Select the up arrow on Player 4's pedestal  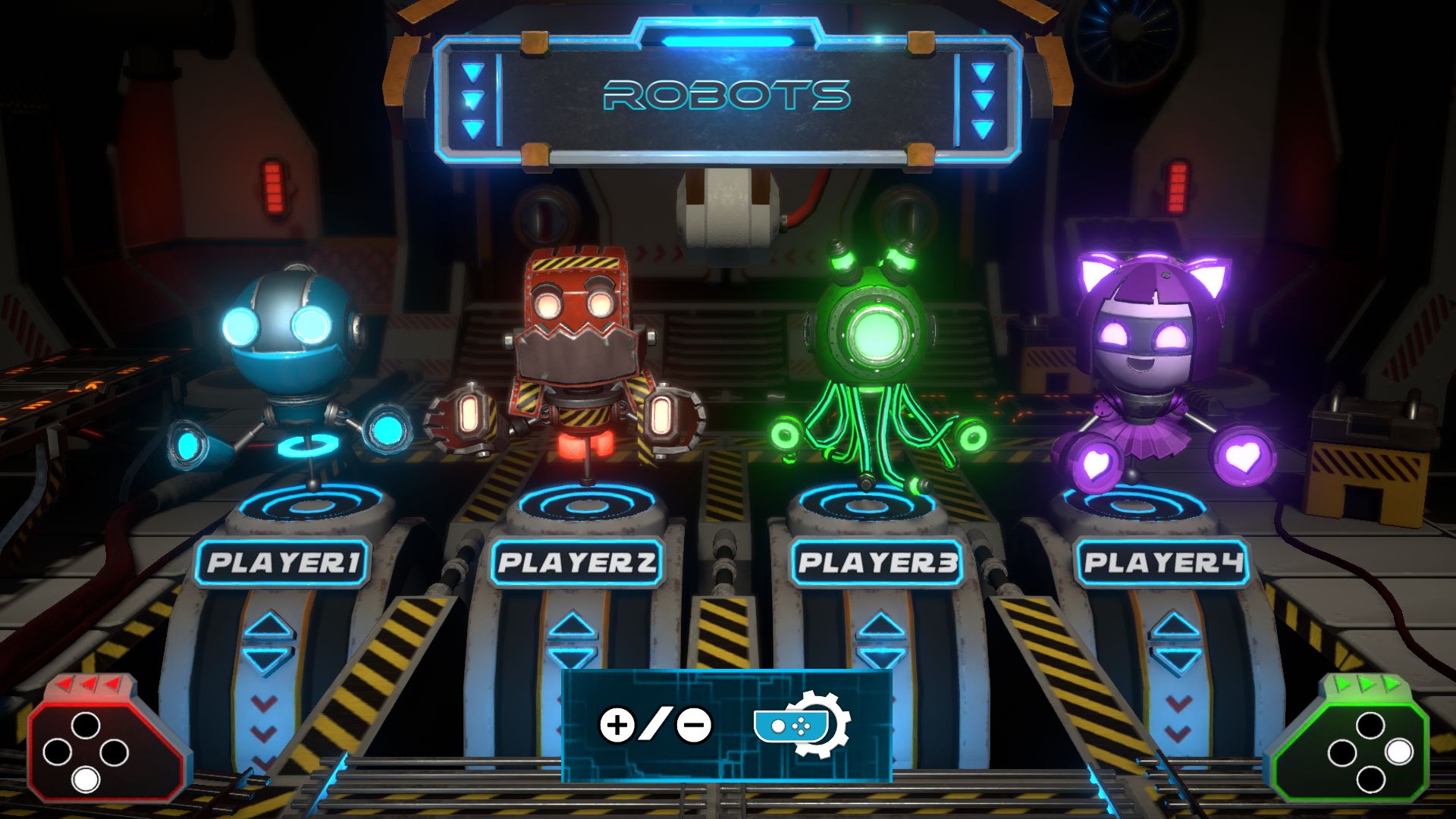[1175, 626]
